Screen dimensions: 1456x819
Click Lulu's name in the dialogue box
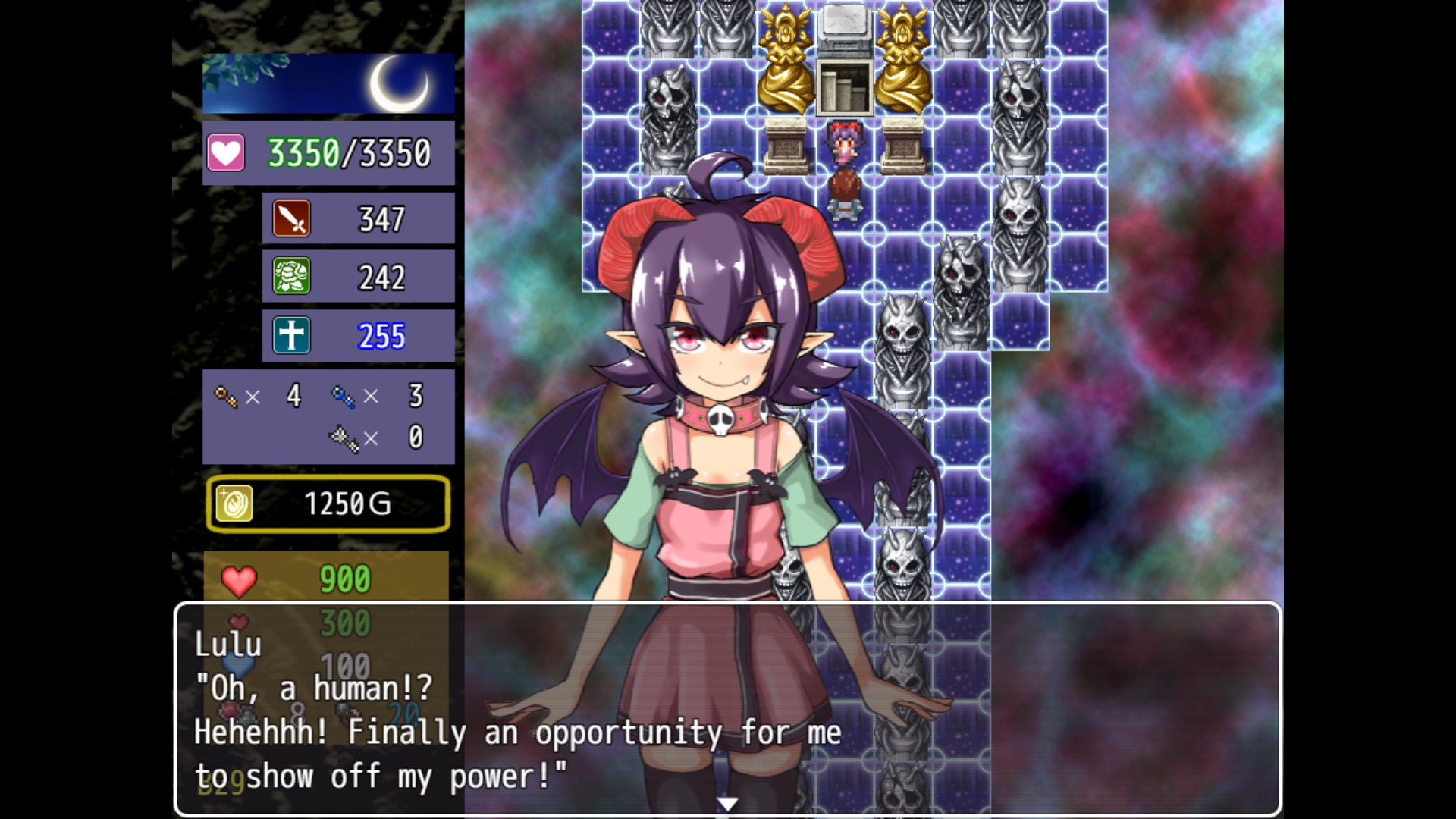(227, 645)
